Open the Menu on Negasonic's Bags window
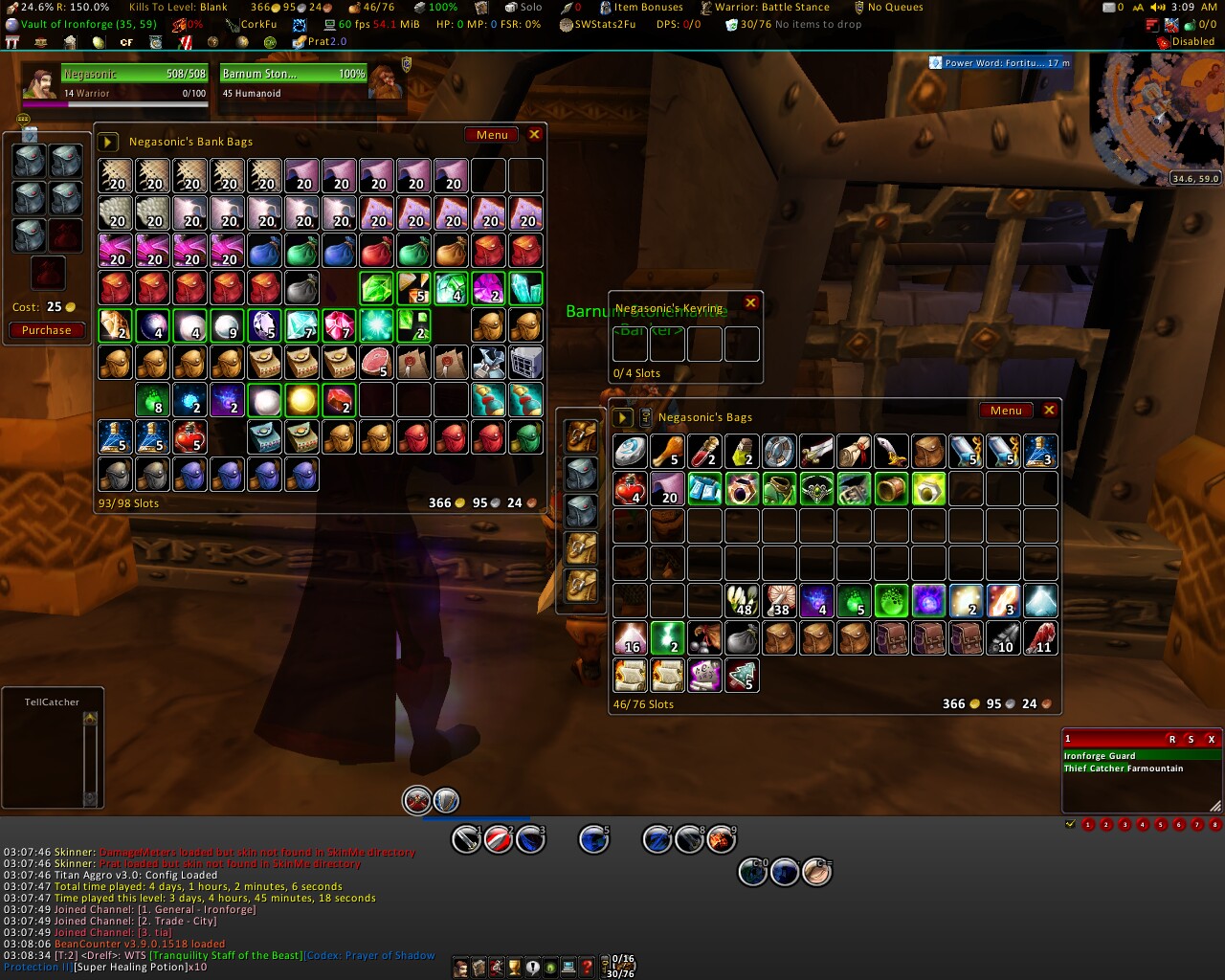 click(1006, 411)
